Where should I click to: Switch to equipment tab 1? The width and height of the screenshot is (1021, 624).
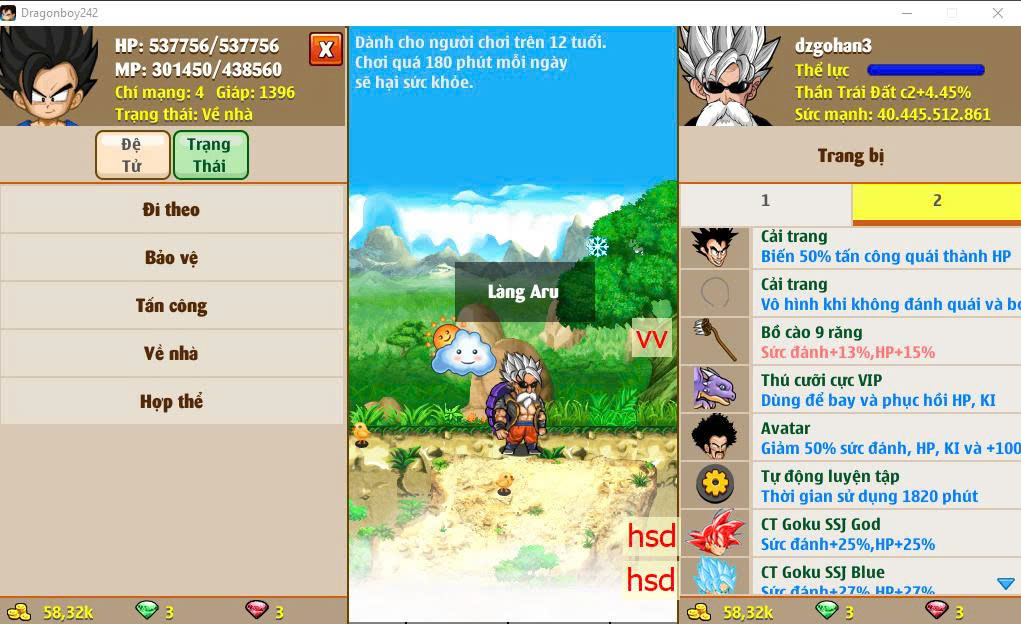click(x=766, y=201)
